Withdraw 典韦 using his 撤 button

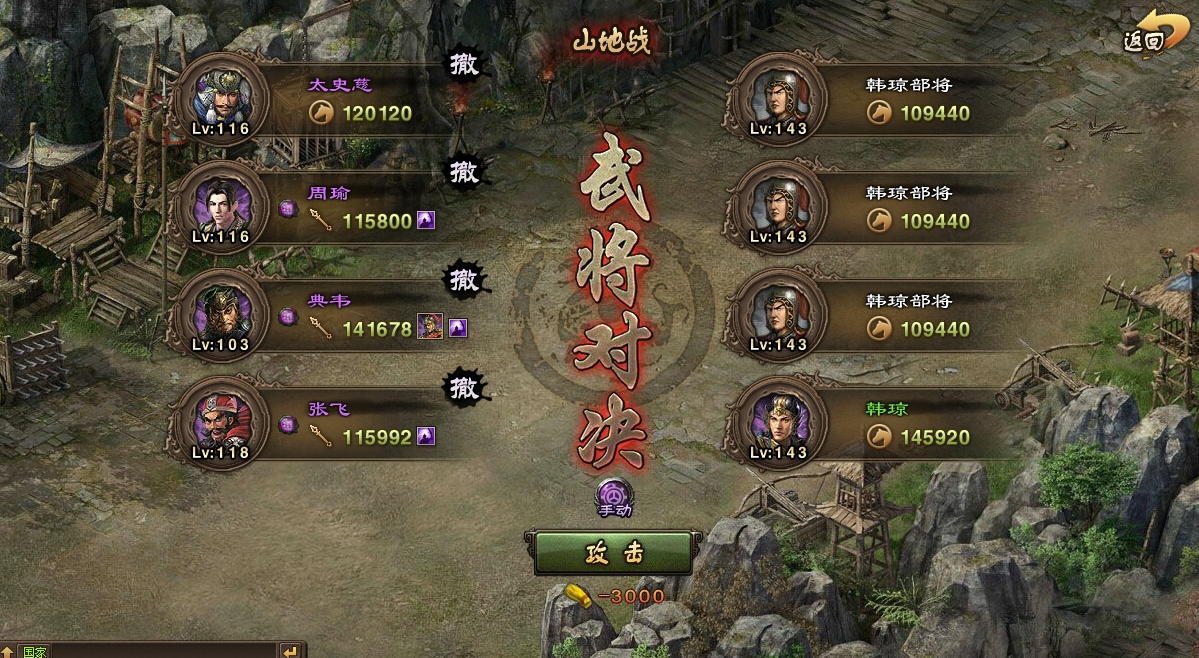[464, 280]
